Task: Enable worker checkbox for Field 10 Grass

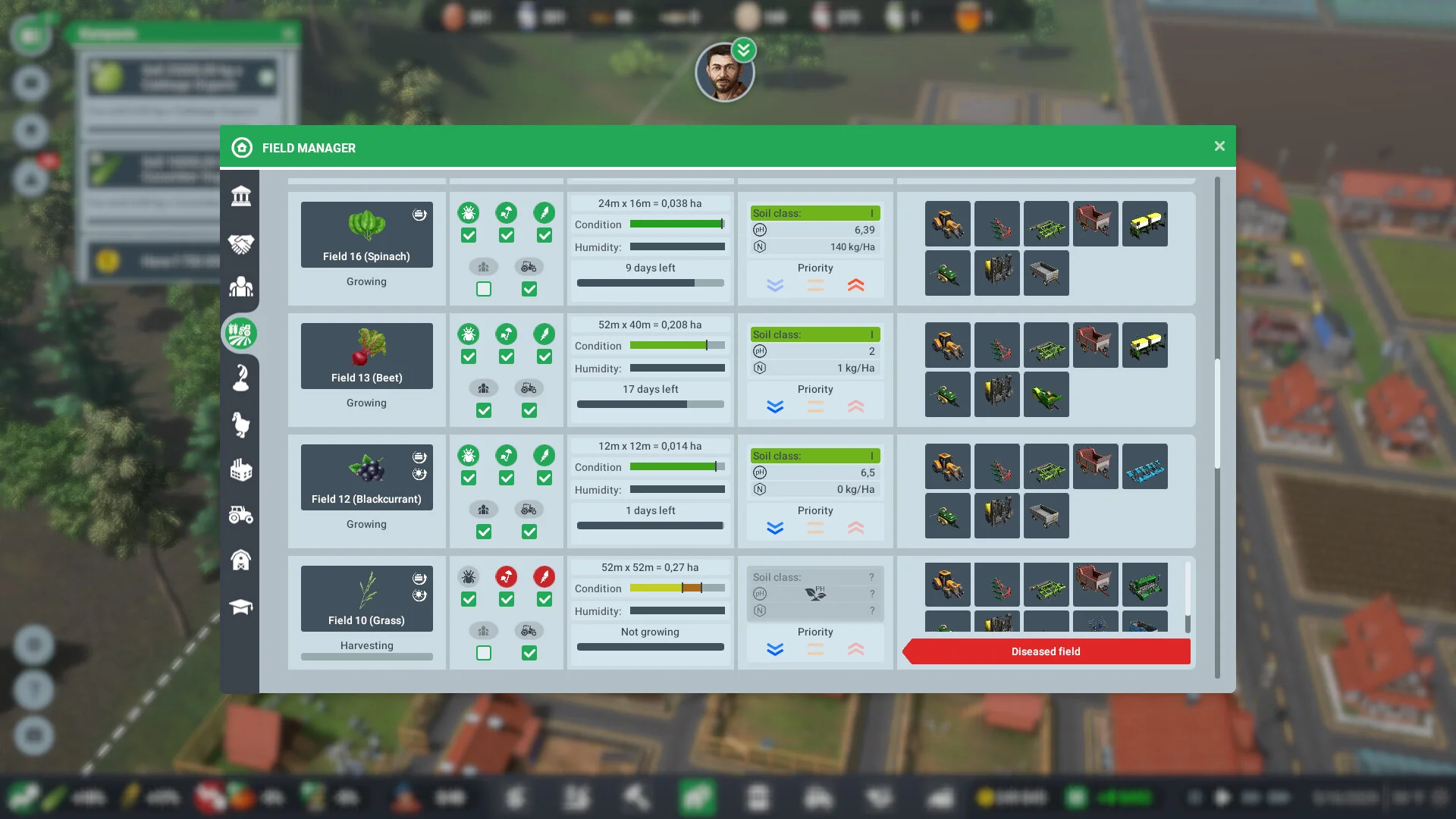Action: tap(484, 653)
